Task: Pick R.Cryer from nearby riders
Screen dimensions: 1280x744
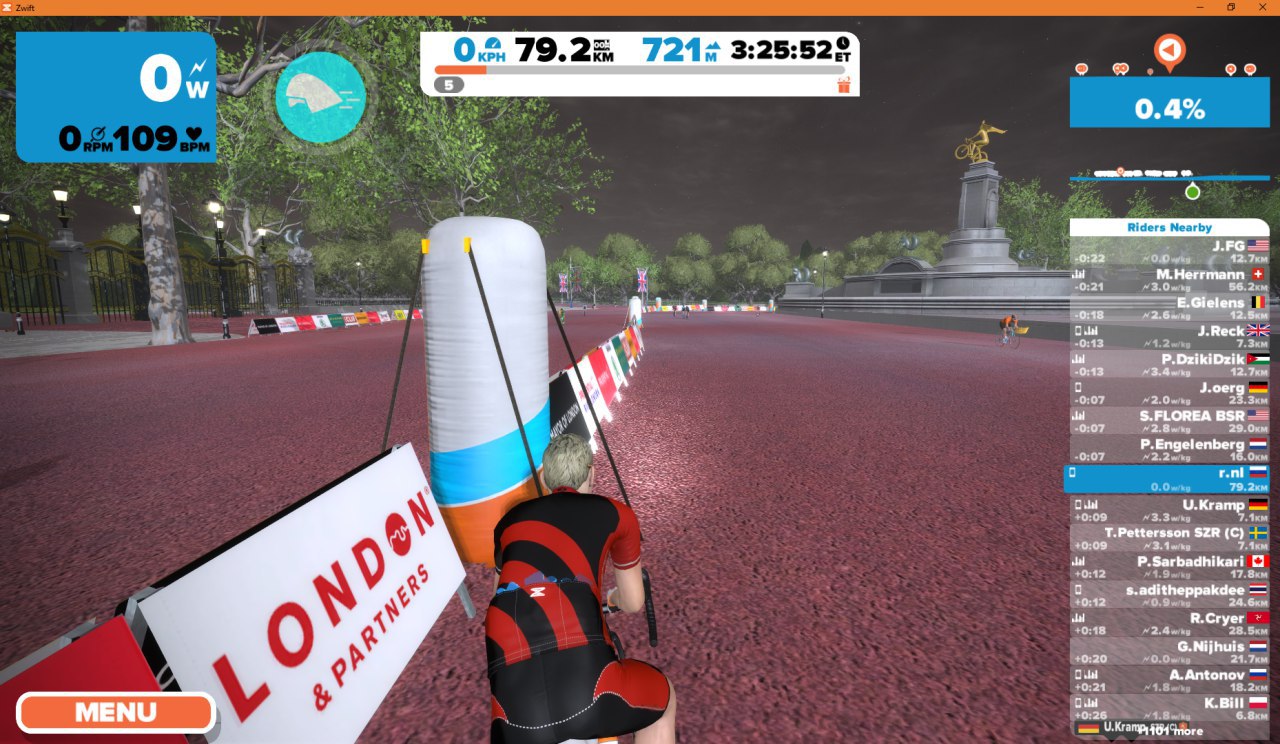Action: (1169, 624)
